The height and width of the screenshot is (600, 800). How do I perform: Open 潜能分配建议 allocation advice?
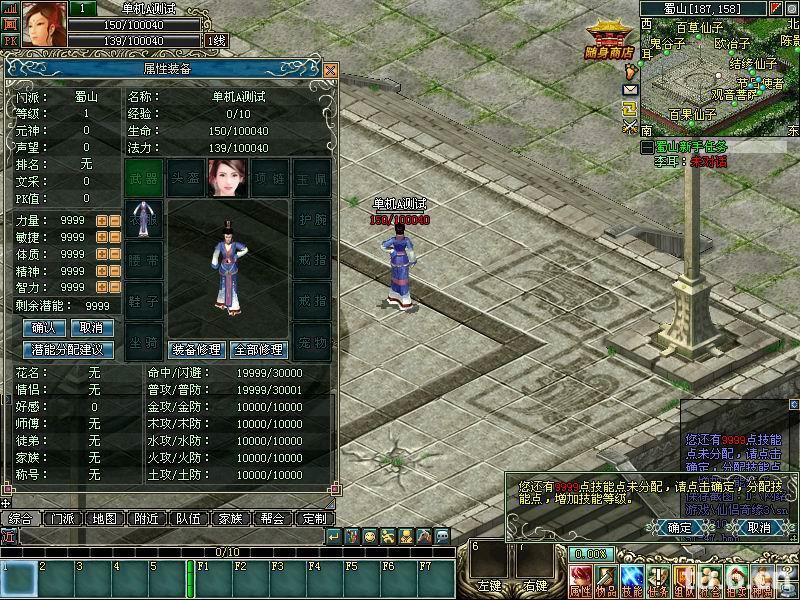pos(68,350)
